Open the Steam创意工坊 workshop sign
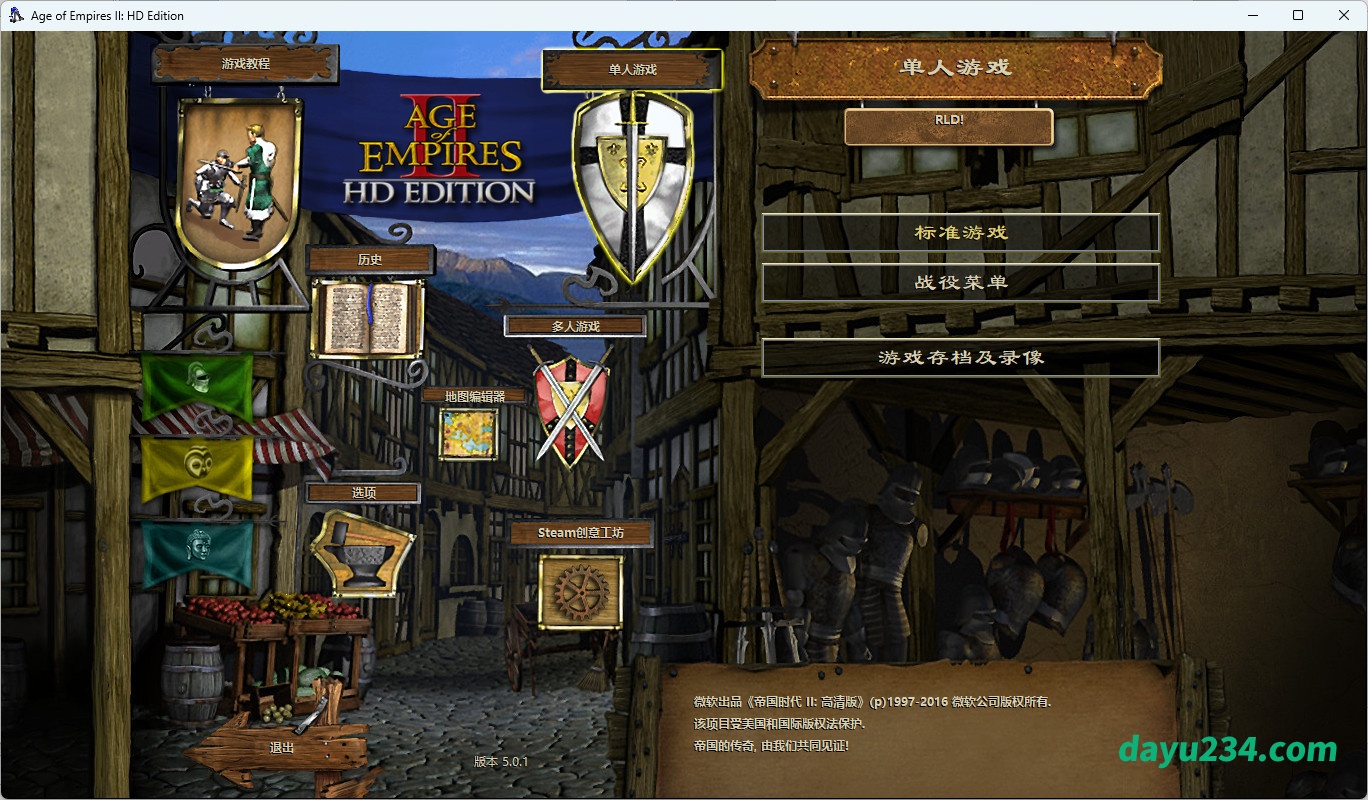1368x800 pixels. click(x=580, y=533)
